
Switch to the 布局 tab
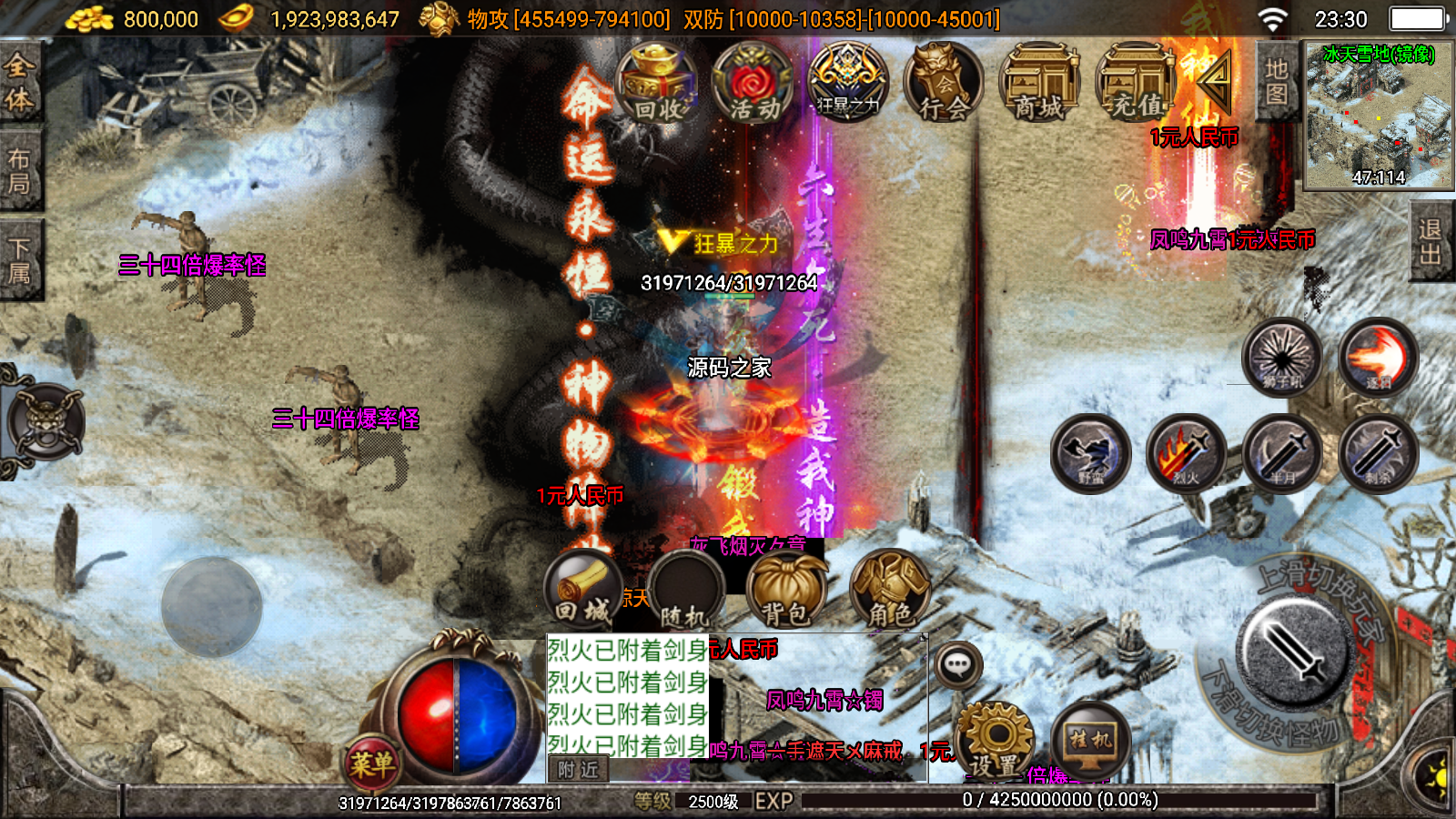pos(20,171)
